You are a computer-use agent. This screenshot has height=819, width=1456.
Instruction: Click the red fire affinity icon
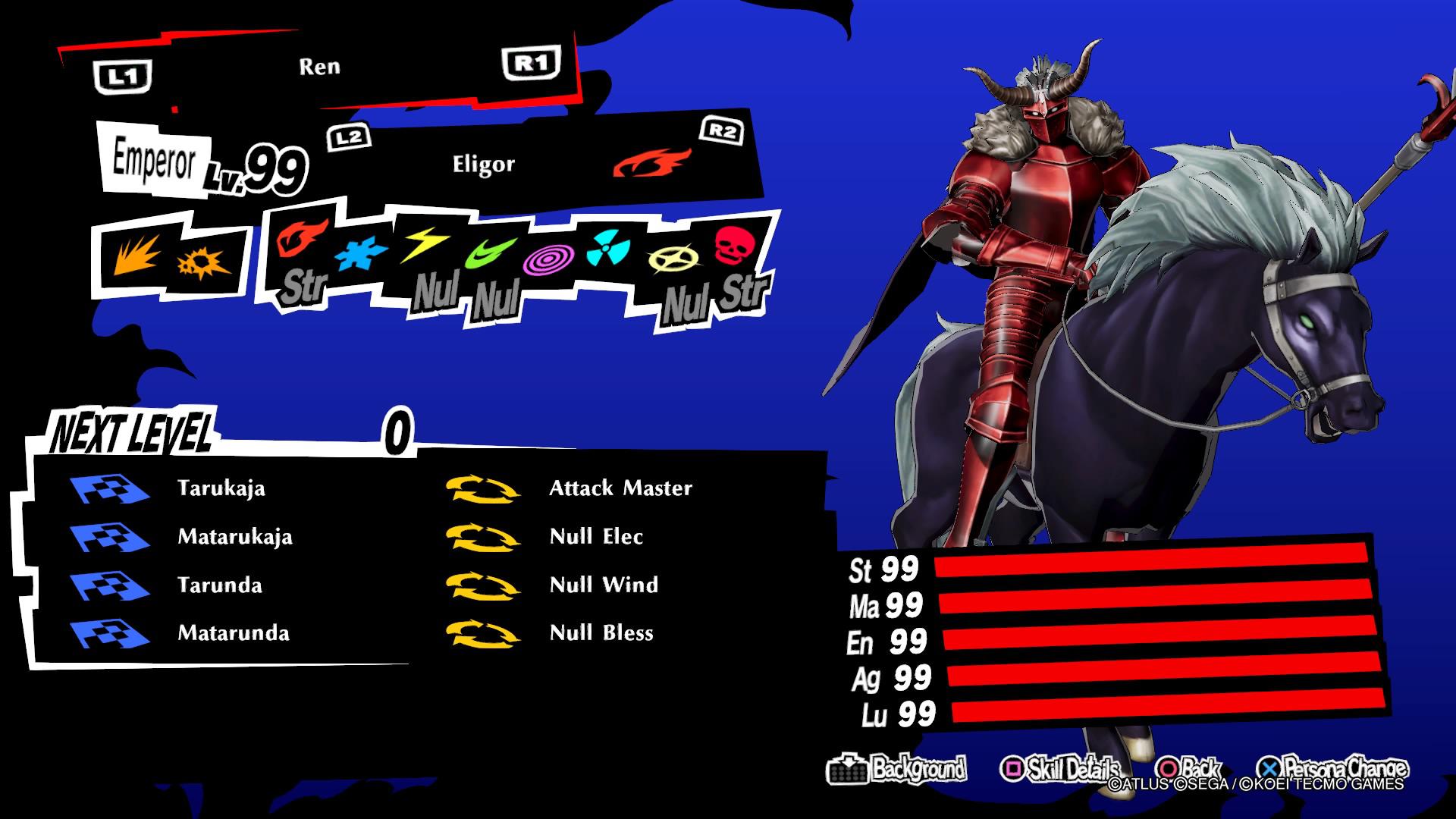[302, 237]
